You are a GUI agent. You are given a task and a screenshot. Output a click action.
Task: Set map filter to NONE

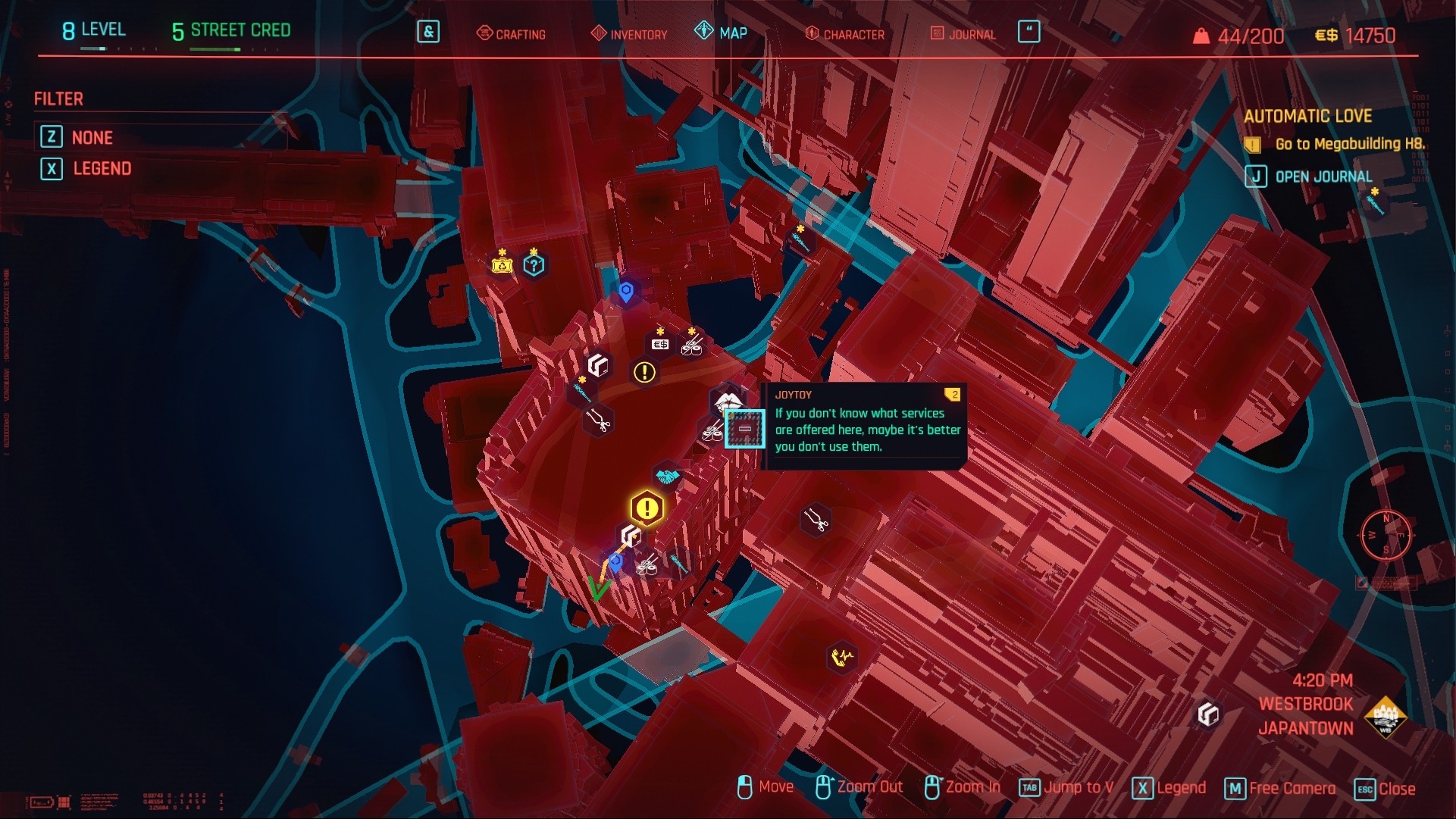click(x=91, y=137)
